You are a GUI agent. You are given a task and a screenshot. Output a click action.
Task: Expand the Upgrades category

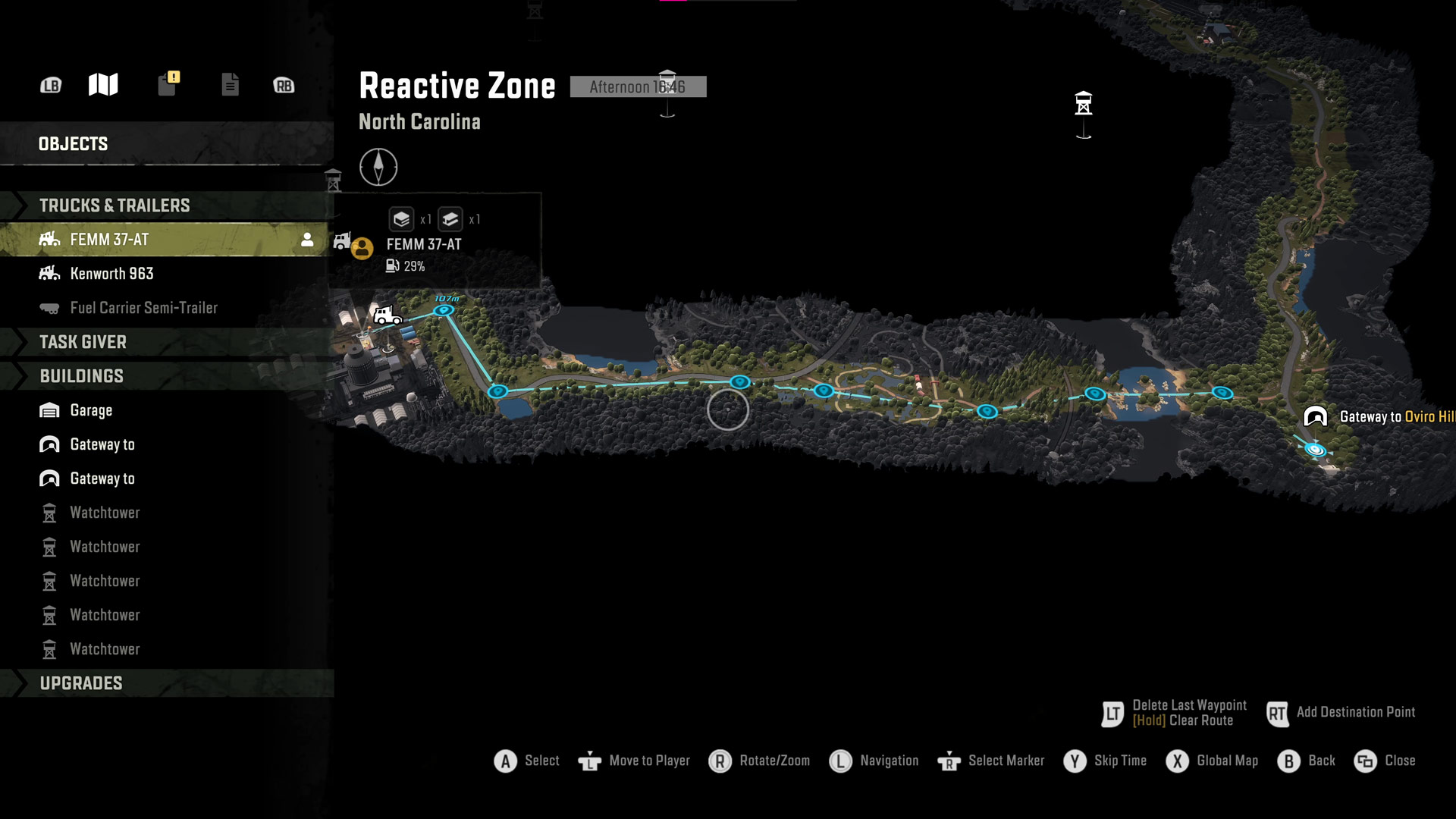[x=81, y=683]
